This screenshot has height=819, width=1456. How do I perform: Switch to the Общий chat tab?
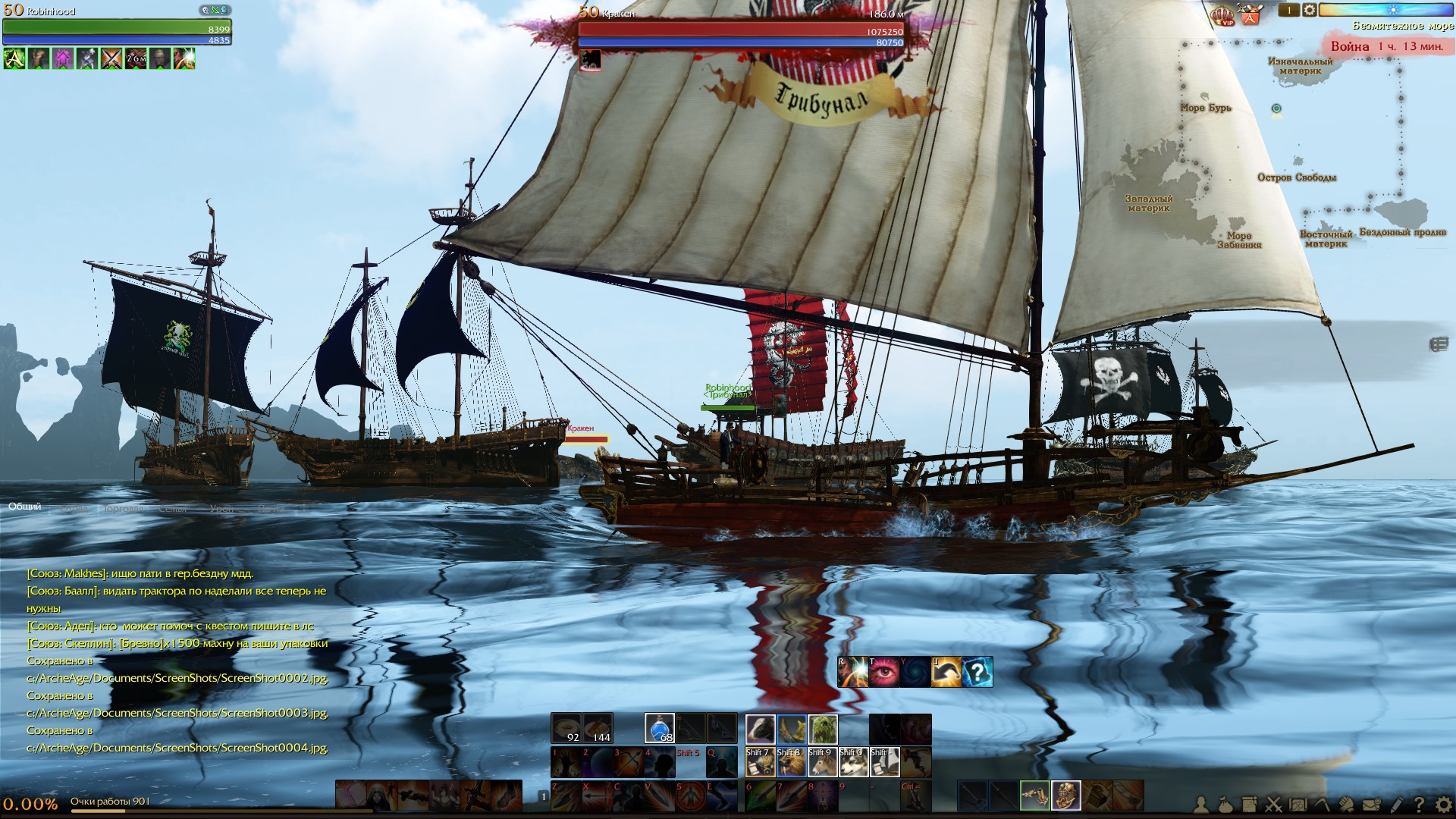(x=25, y=507)
